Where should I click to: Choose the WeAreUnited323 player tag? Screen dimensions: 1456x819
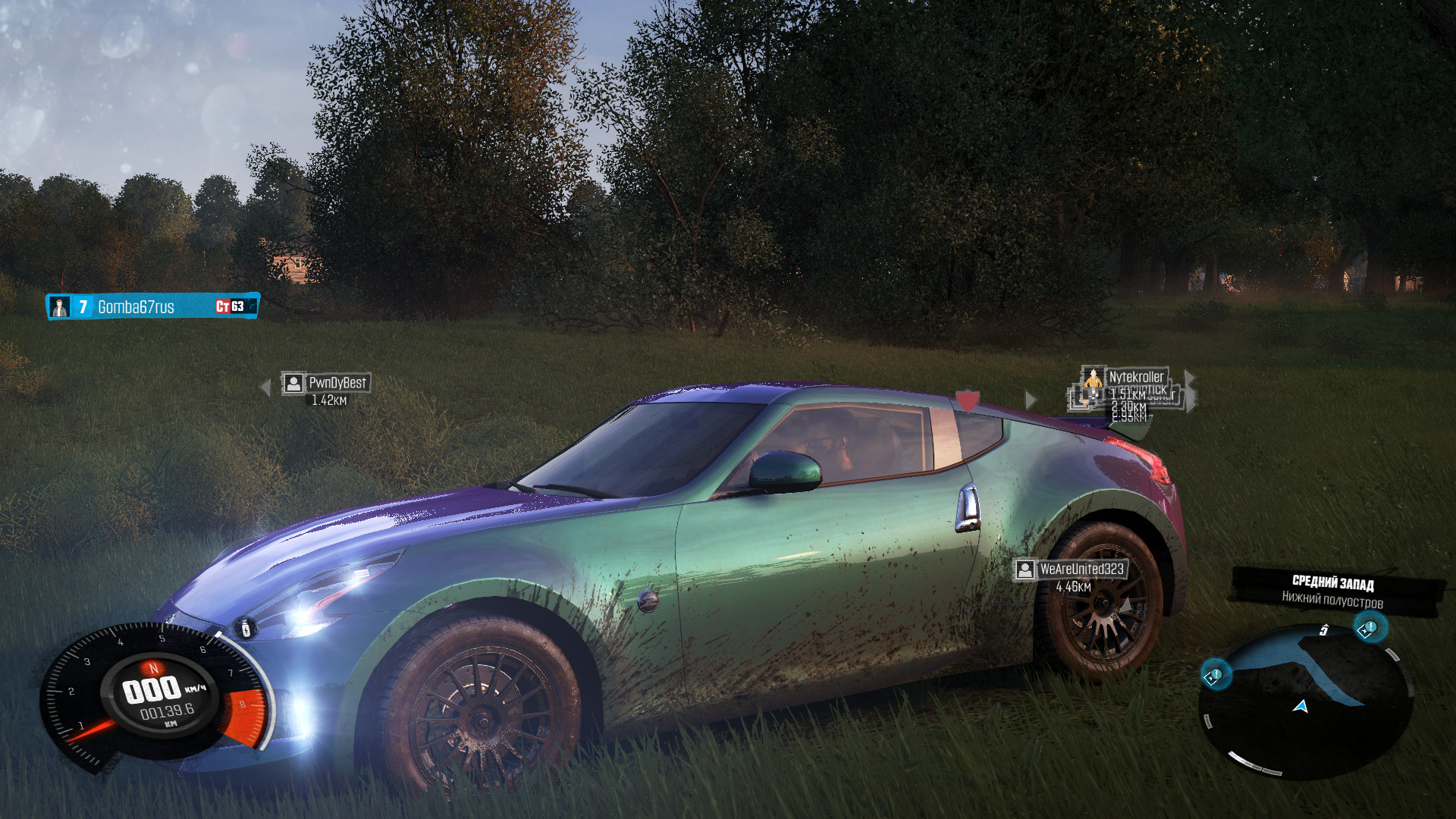point(1071,570)
